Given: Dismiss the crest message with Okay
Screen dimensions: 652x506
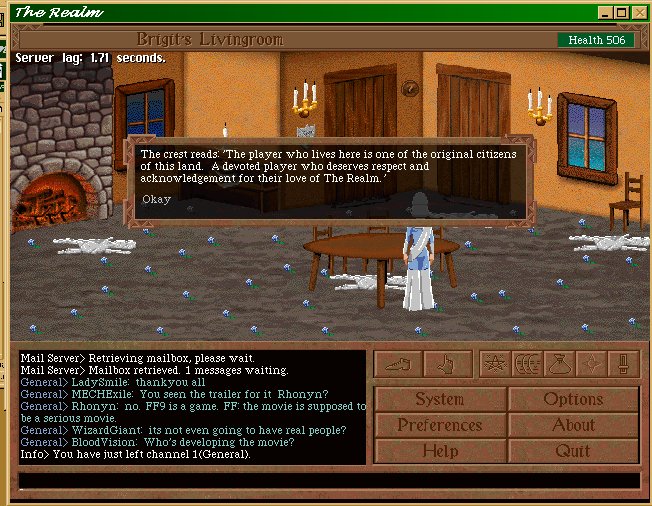Looking at the screenshot, I should click(x=155, y=199).
